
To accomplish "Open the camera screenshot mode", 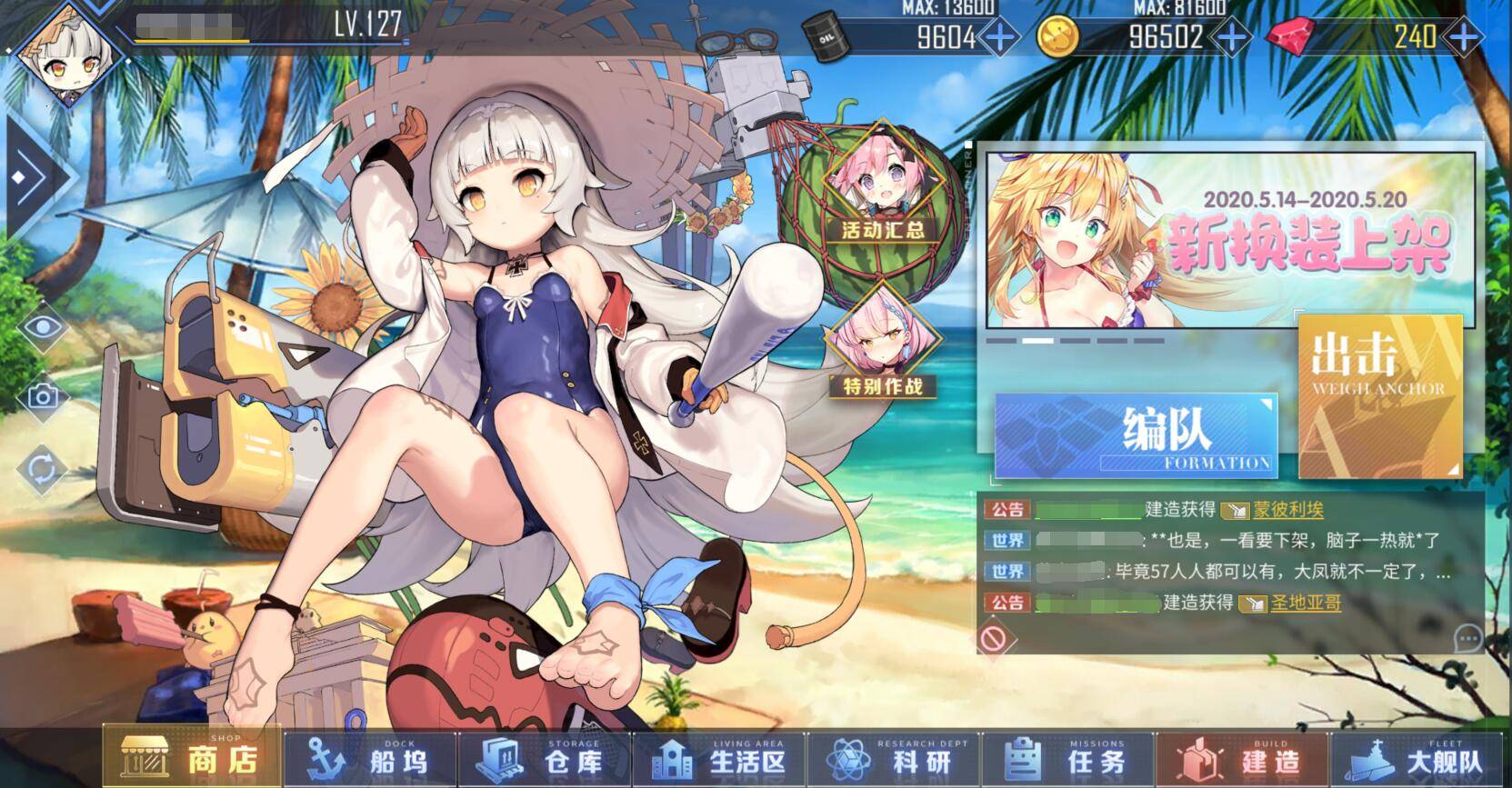I will (x=42, y=397).
